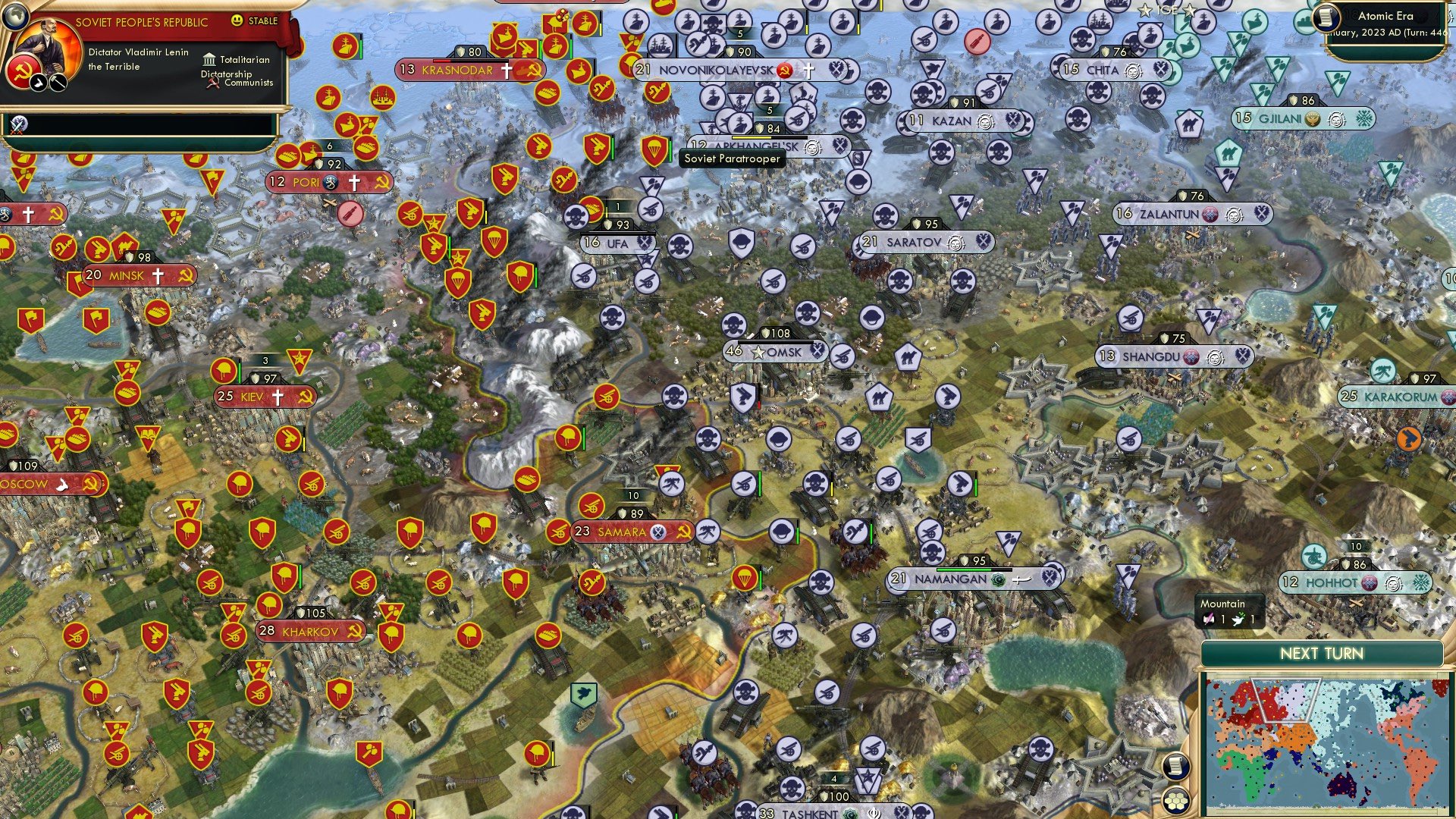
Task: Click the Totalitarian government building icon on leader panel
Action: [210, 59]
